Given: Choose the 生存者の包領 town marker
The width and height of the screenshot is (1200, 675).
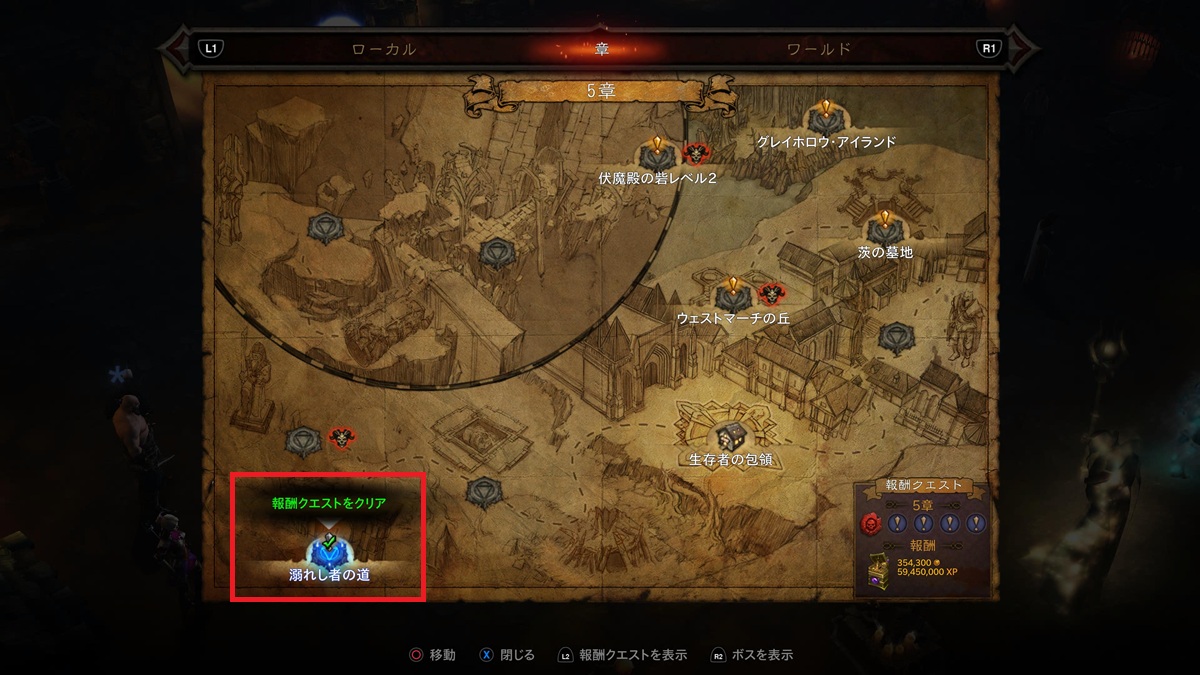Looking at the screenshot, I should click(730, 436).
